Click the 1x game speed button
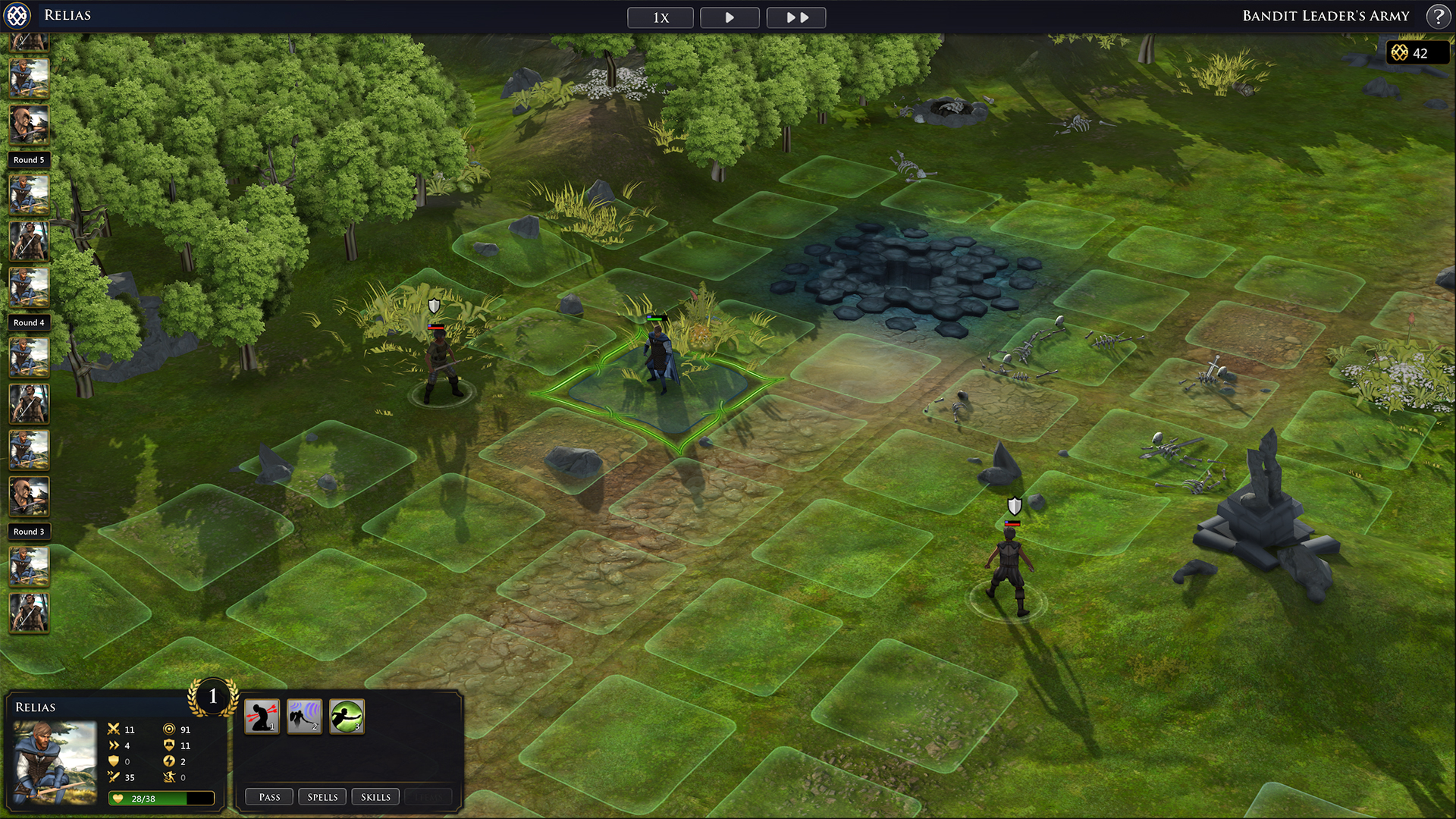 (x=660, y=17)
